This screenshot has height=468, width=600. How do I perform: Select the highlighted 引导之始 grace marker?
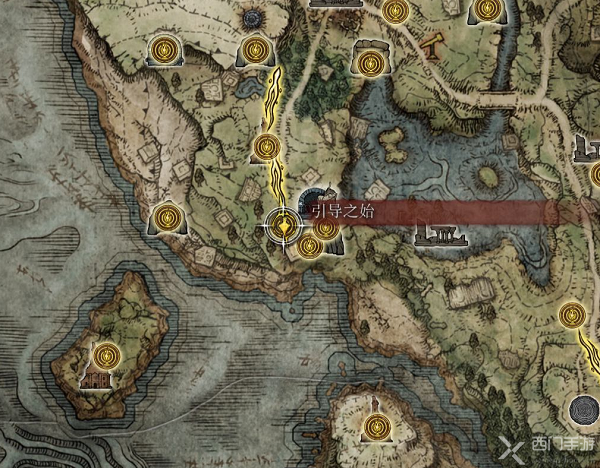click(286, 226)
